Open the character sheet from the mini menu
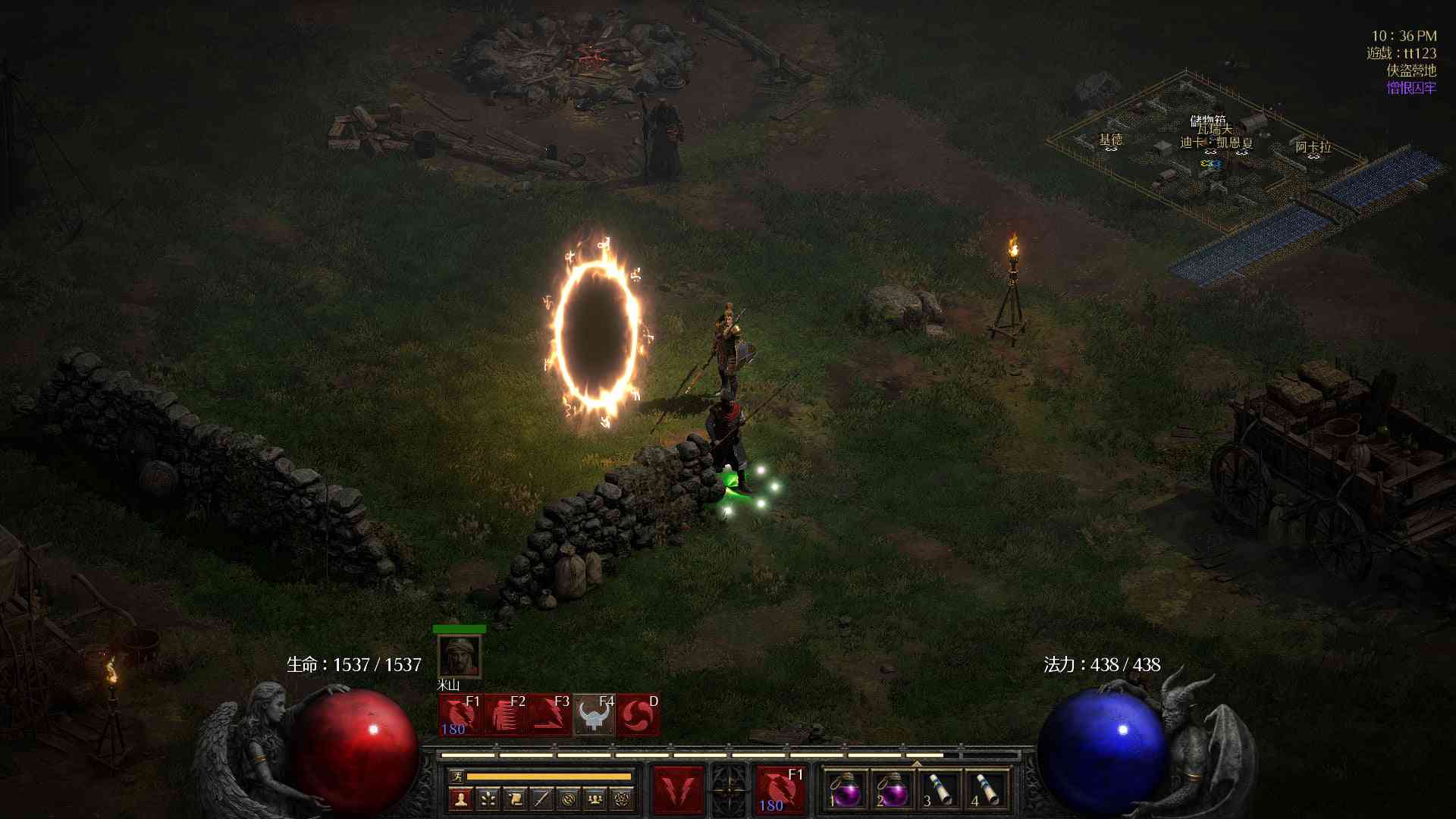The height and width of the screenshot is (819, 1456). click(460, 799)
